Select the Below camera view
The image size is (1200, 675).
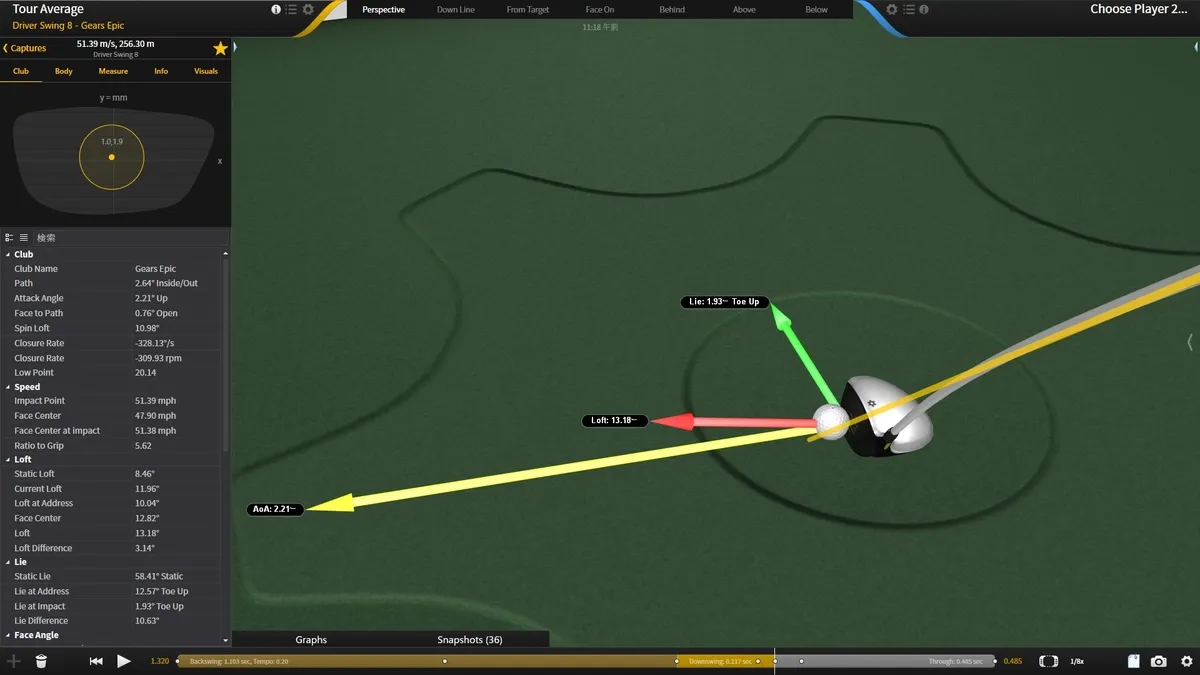coord(816,10)
